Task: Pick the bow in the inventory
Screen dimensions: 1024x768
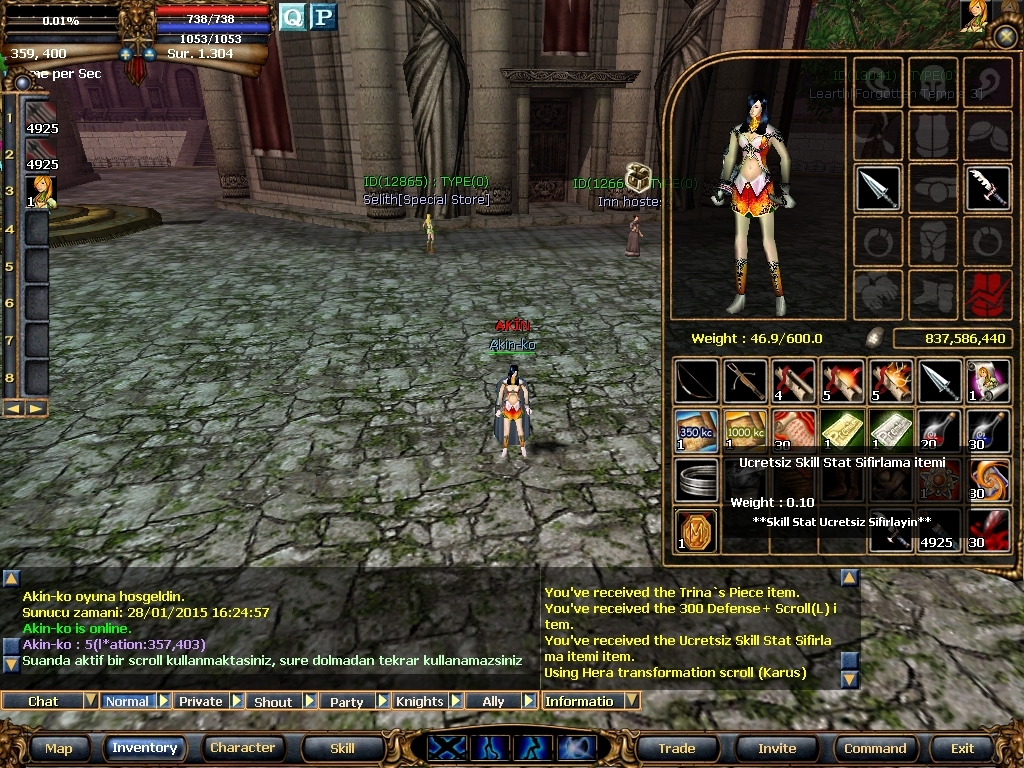Action: (x=696, y=381)
